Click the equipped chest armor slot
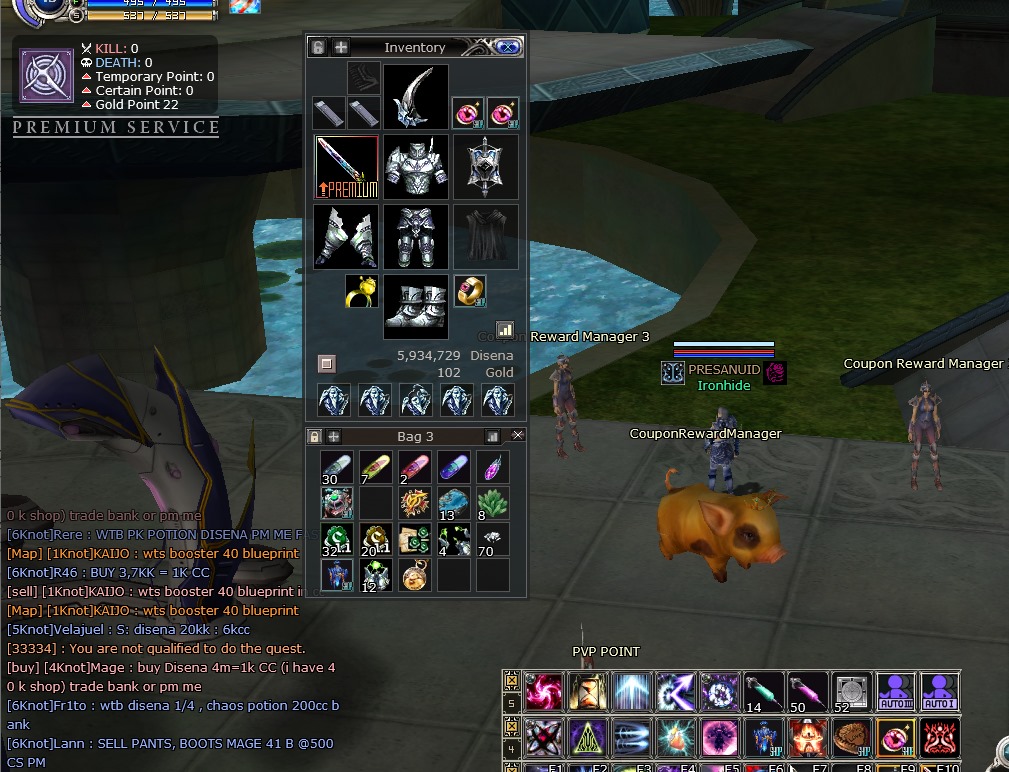 (416, 167)
